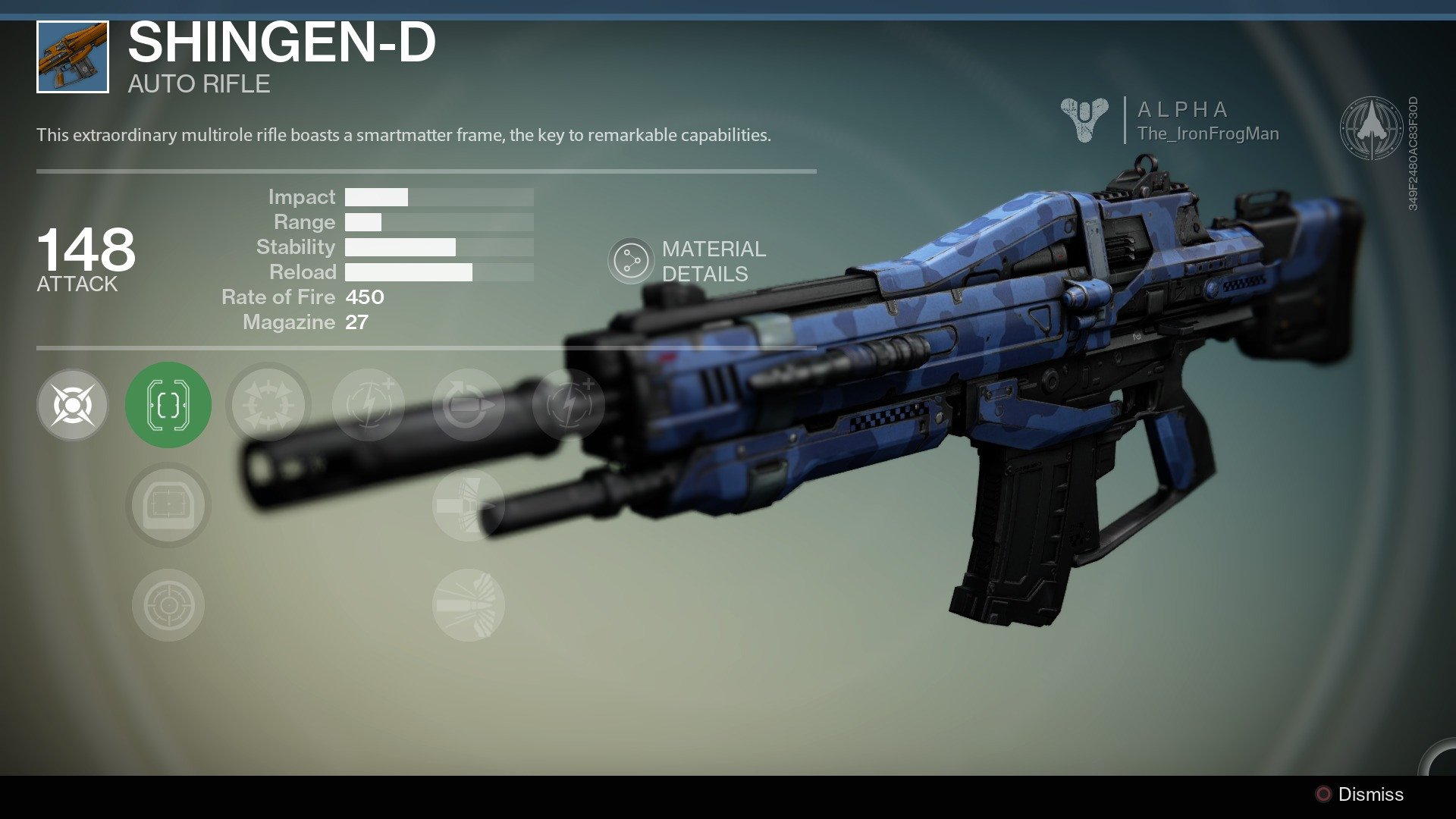Click the Impact stat bar
The width and height of the screenshot is (1456, 819).
pos(438,197)
